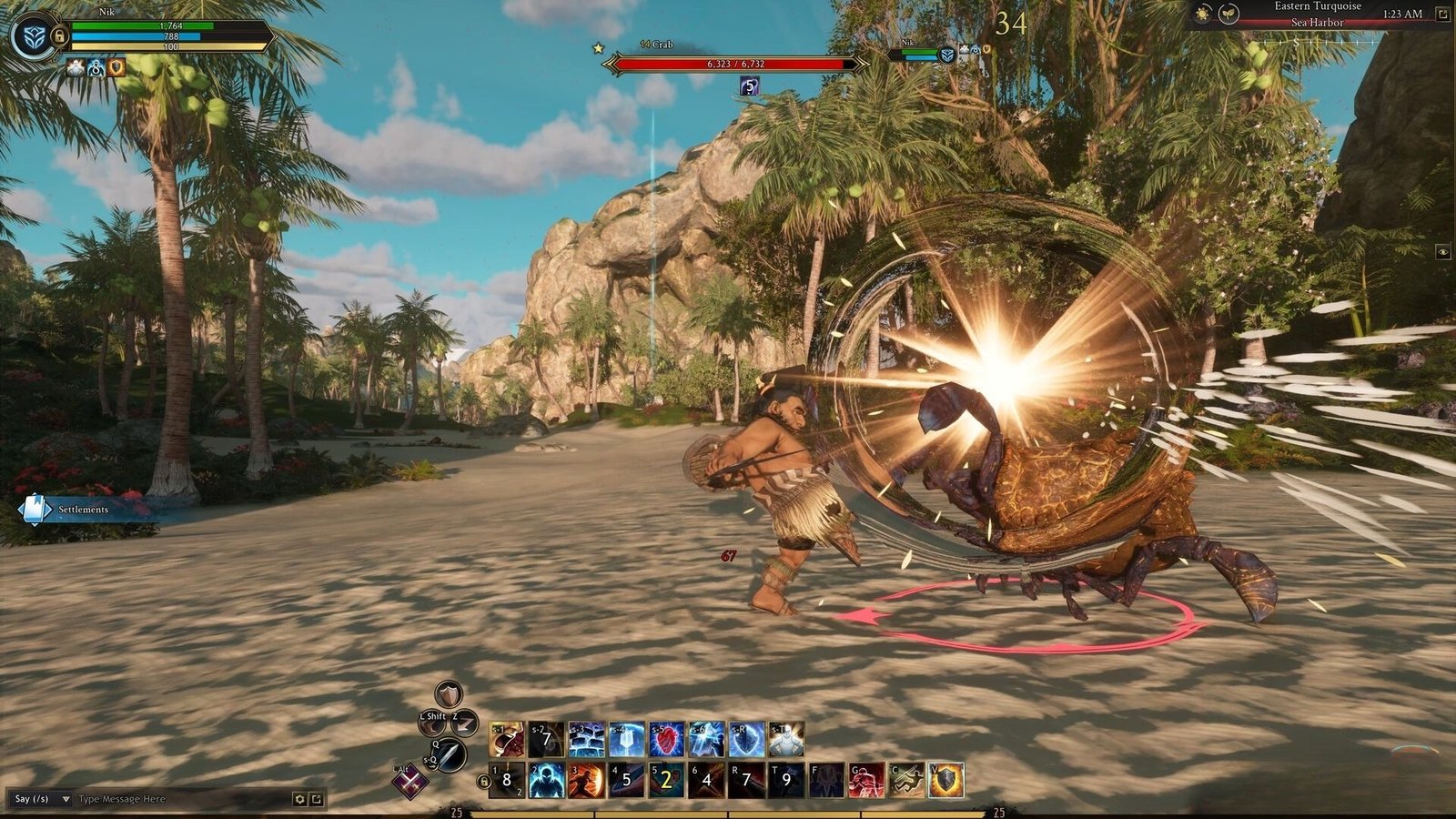Toggle the hotbar lock icon
This screenshot has height=819, width=1456.
pyautogui.click(x=483, y=781)
